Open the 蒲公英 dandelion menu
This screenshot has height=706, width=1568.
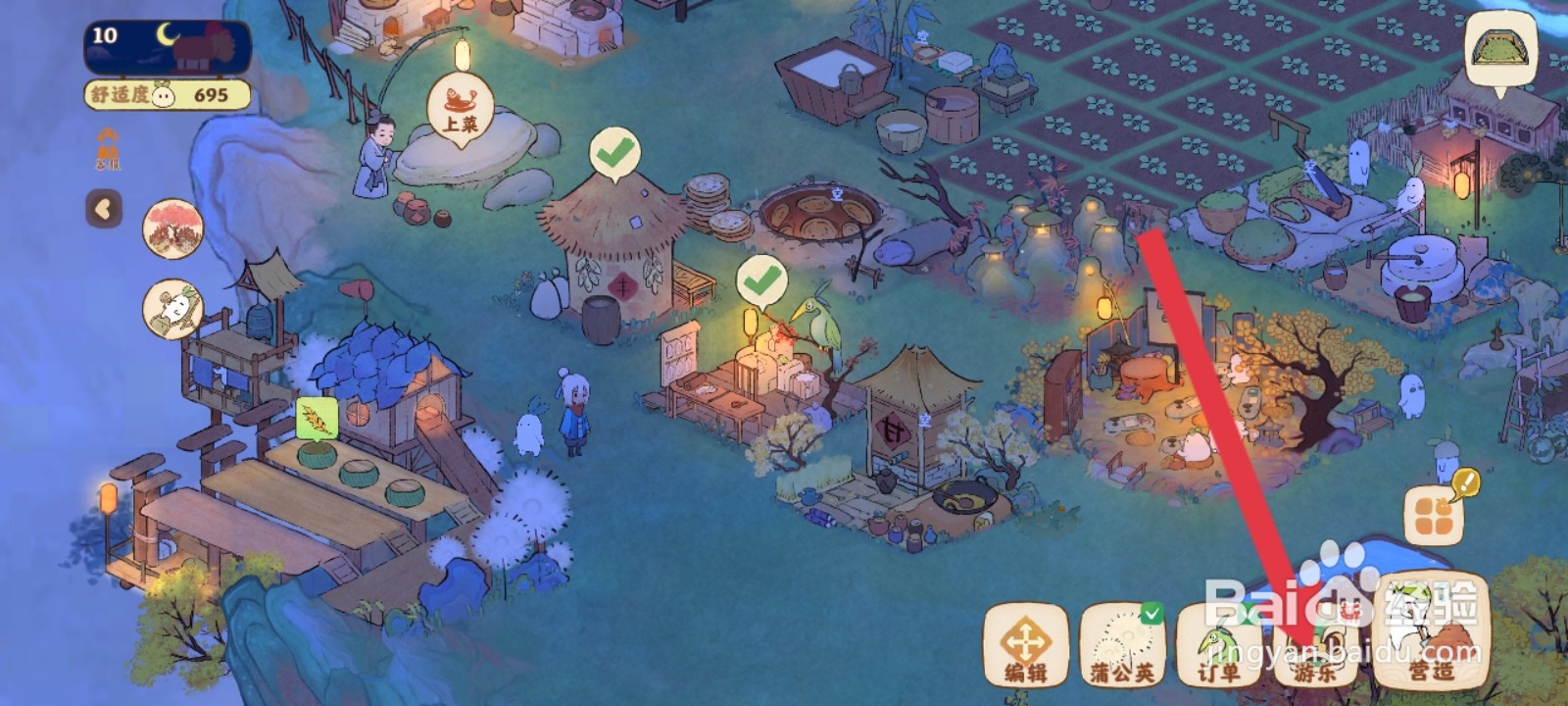pyautogui.click(x=1122, y=646)
